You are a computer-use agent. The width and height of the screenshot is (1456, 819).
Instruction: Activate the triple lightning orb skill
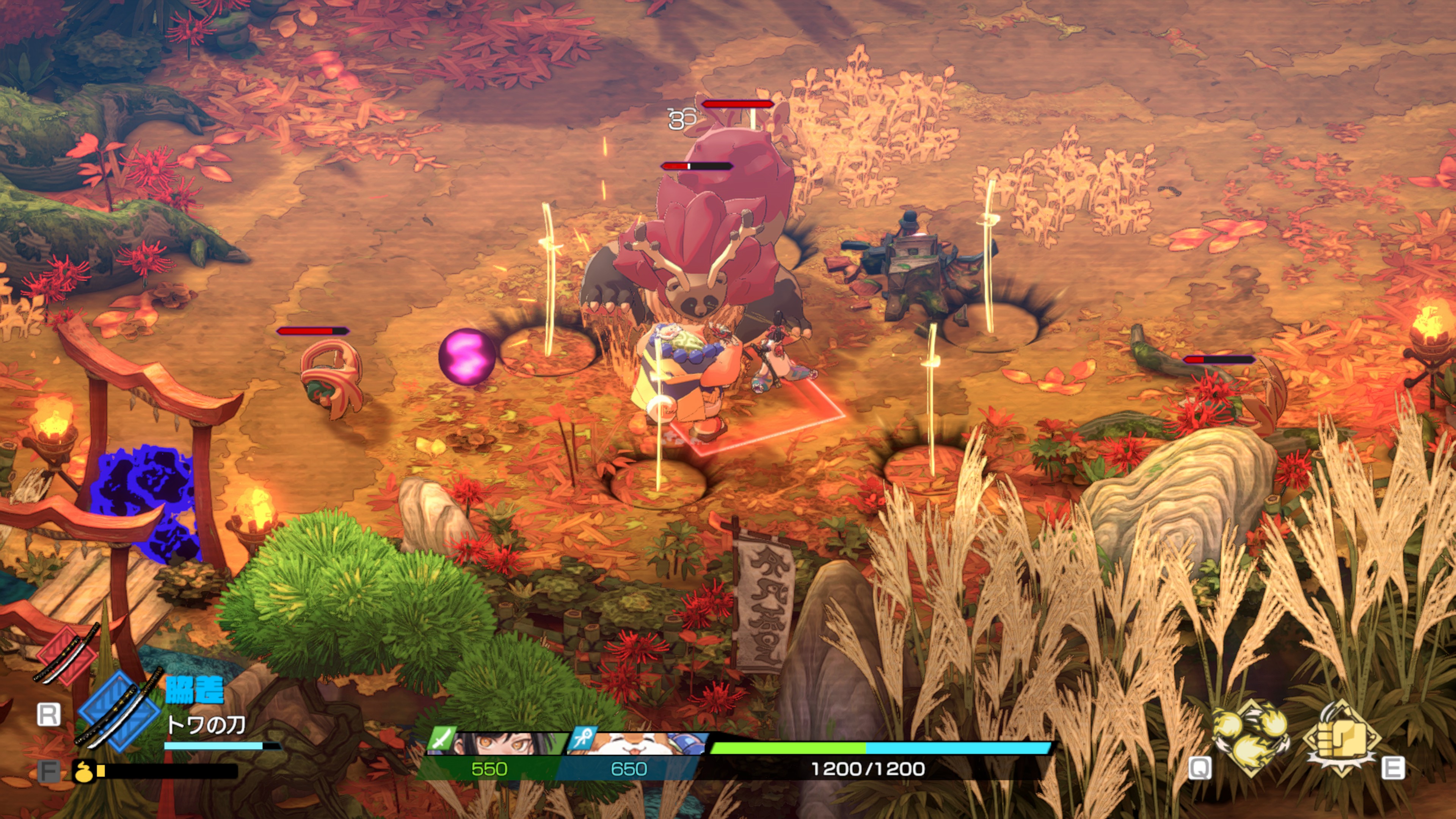[1251, 736]
